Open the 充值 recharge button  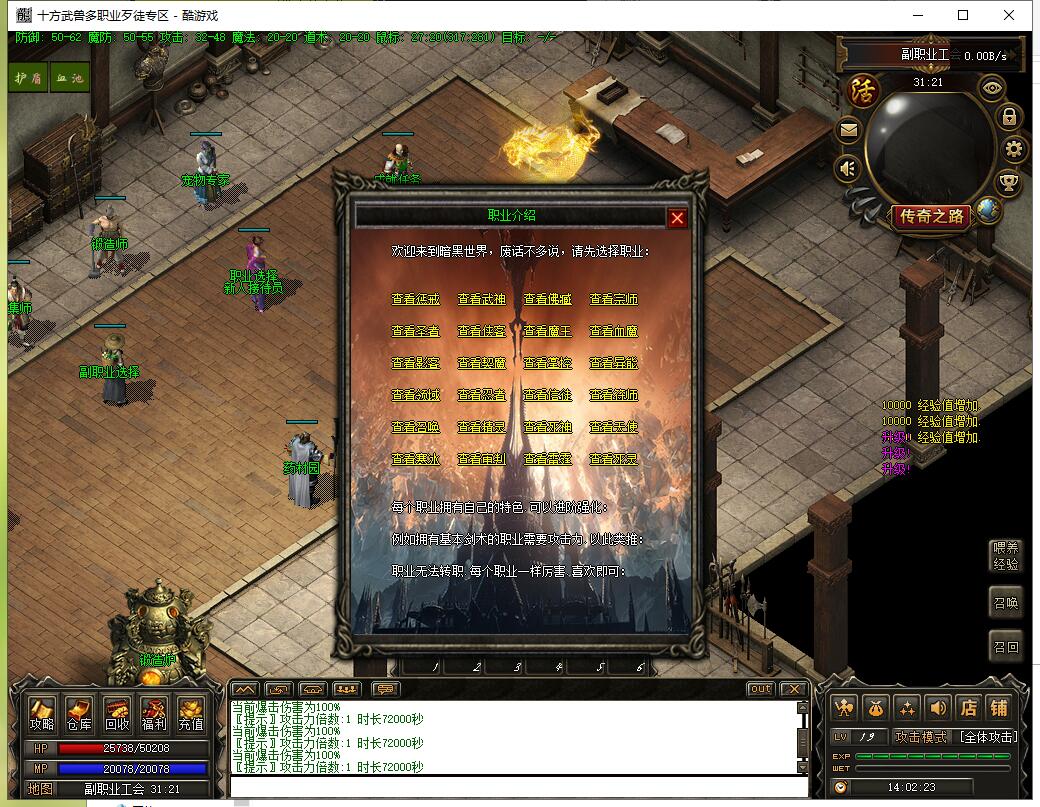pos(191,713)
